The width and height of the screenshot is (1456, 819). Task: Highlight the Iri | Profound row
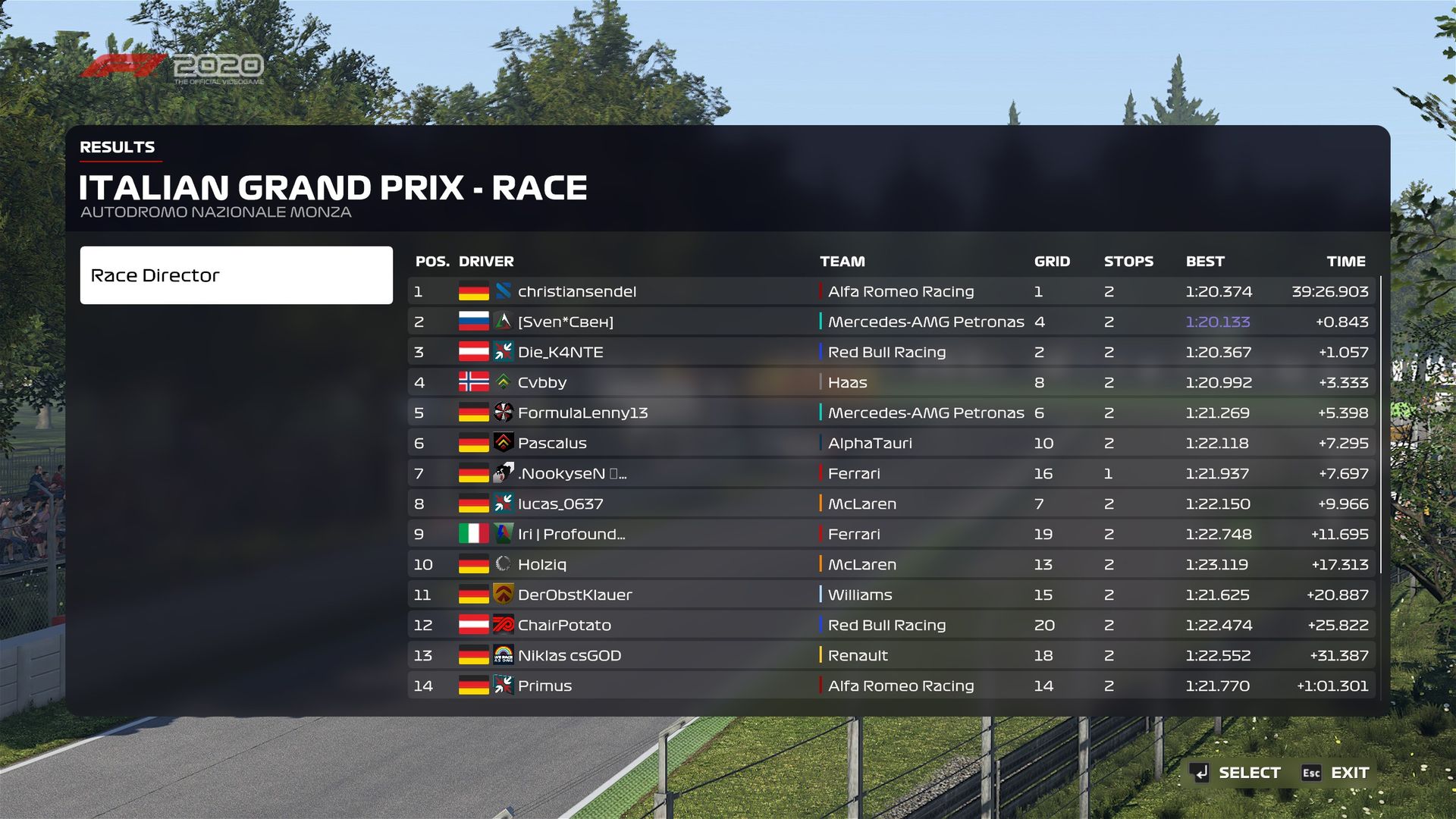[891, 534]
